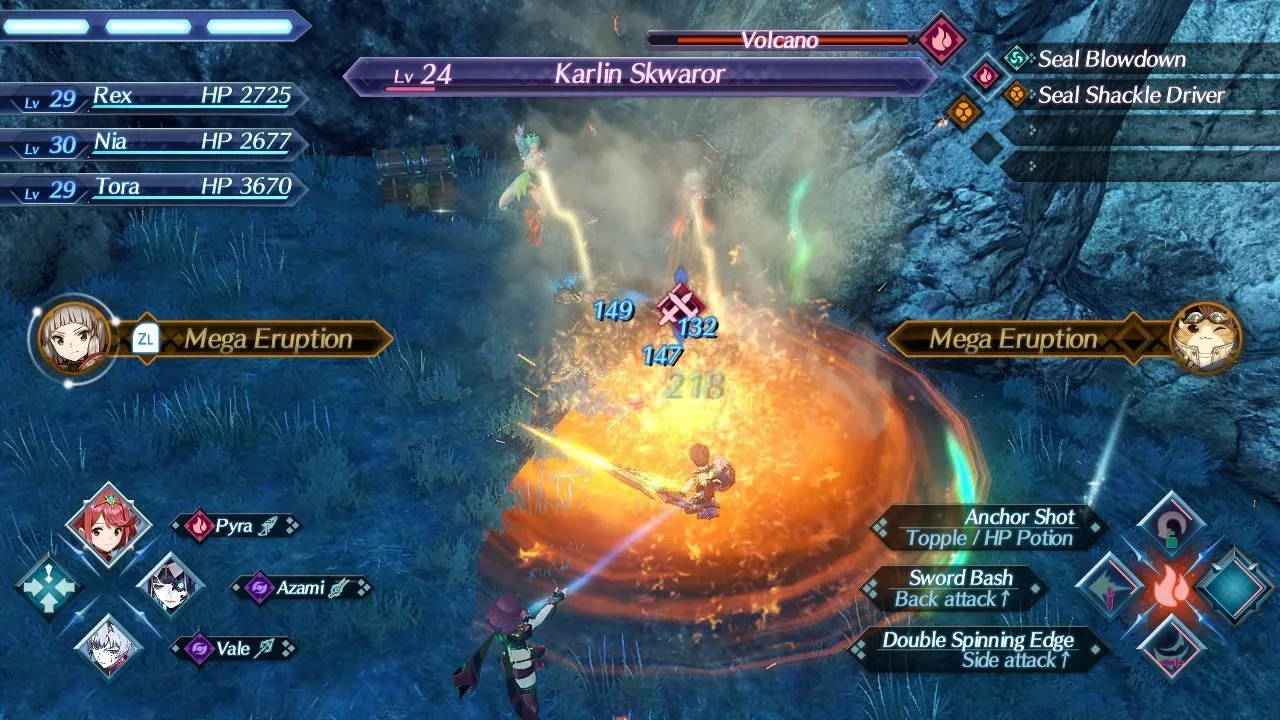Select Pyra's blade portrait
Viewport: 1280px width, 720px height.
[108, 526]
